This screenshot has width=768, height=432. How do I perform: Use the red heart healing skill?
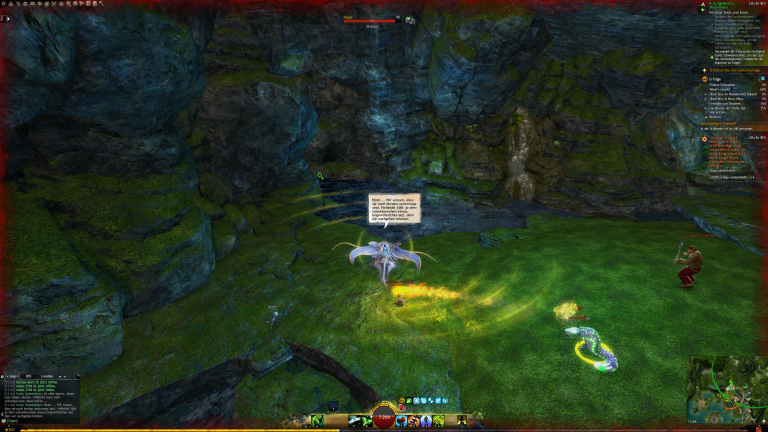pos(401,421)
